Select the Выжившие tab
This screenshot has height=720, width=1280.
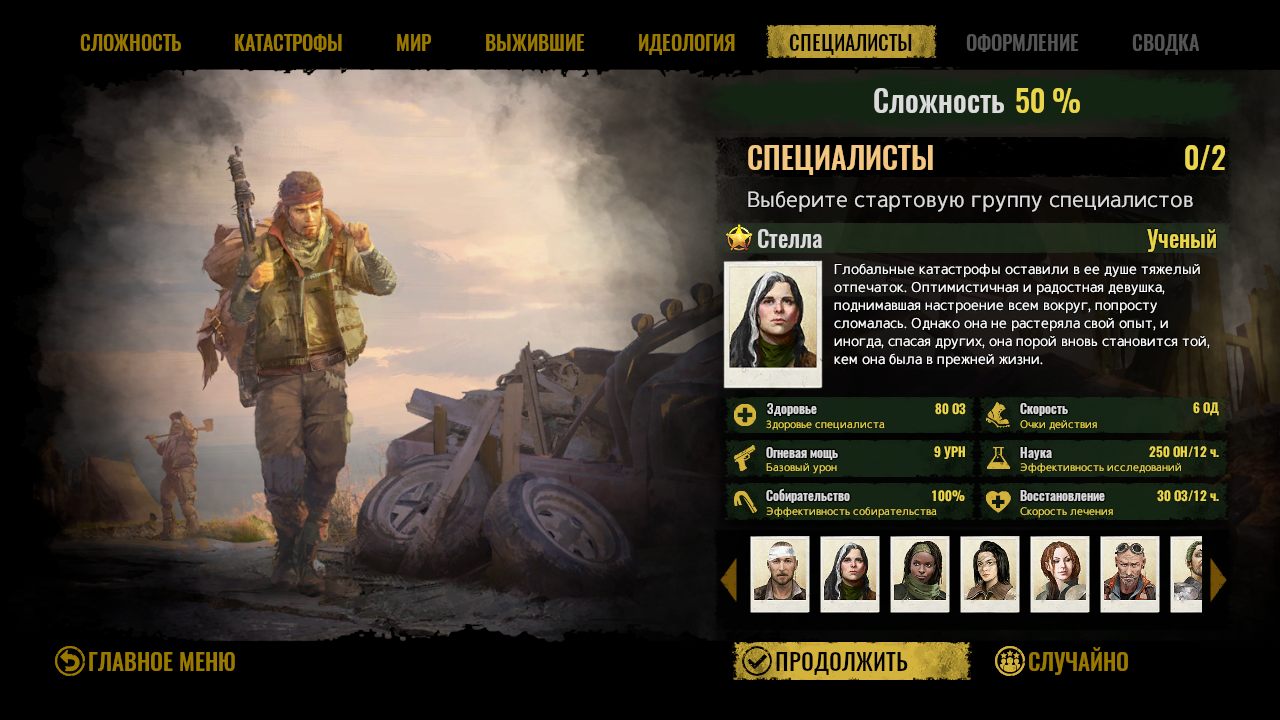pyautogui.click(x=534, y=43)
